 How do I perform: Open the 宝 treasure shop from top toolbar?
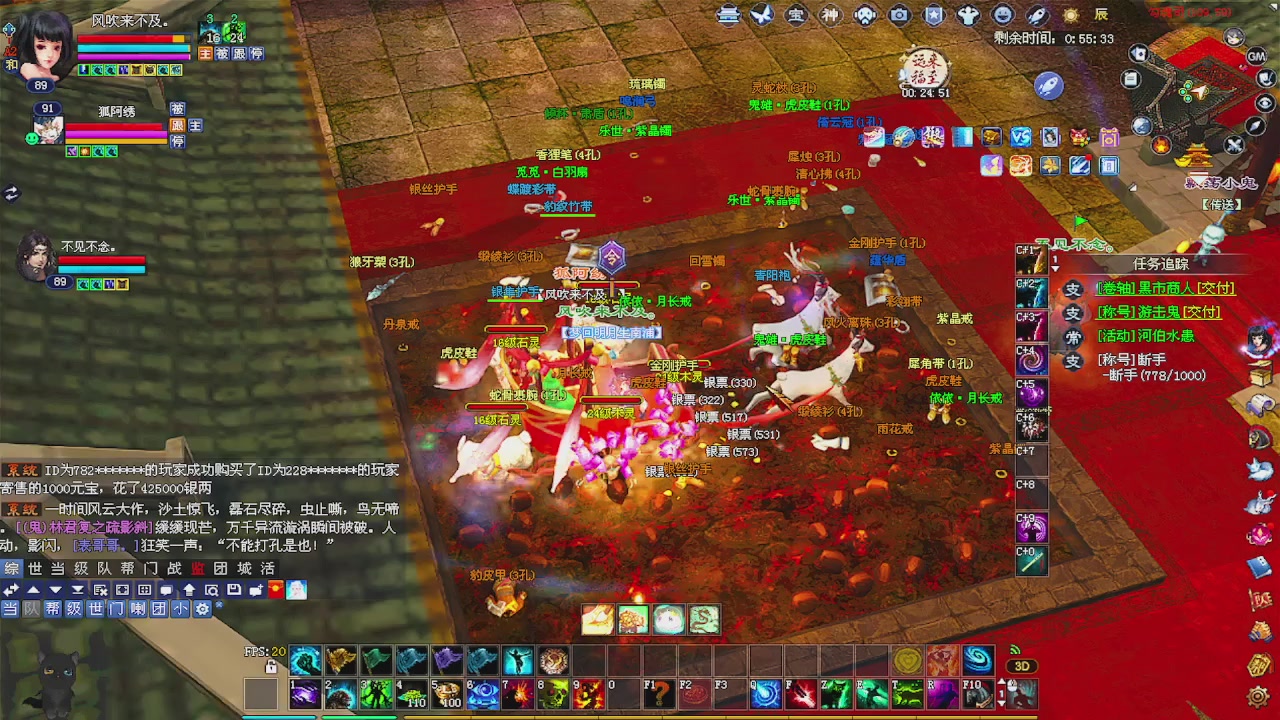pyautogui.click(x=797, y=15)
